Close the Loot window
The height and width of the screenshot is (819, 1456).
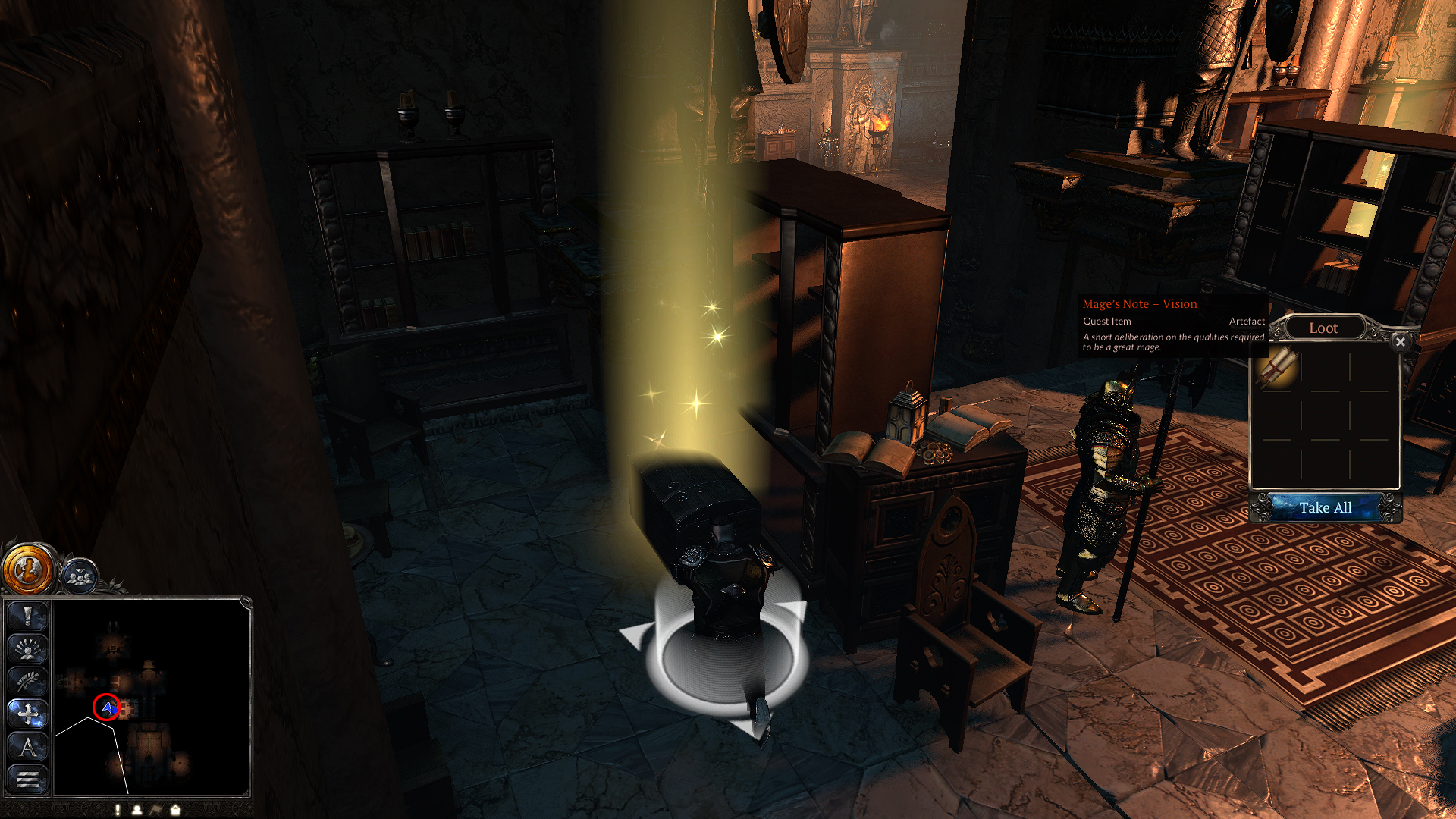1400,342
